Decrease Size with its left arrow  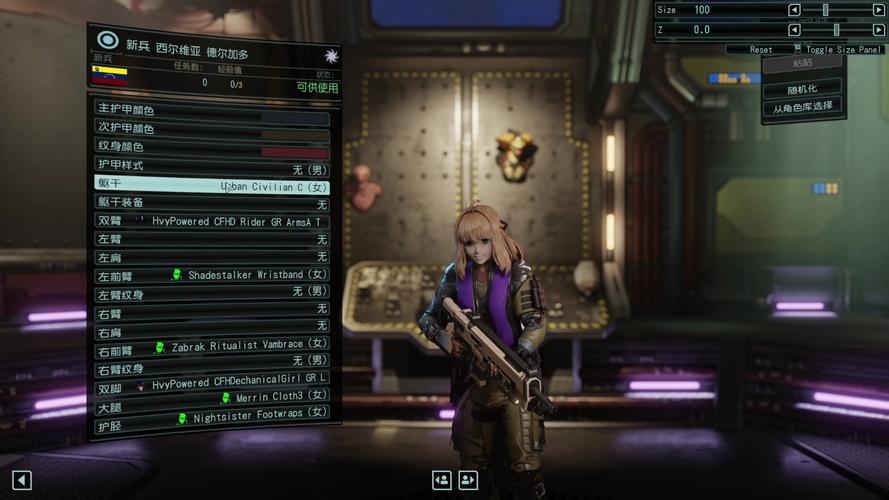pos(794,10)
